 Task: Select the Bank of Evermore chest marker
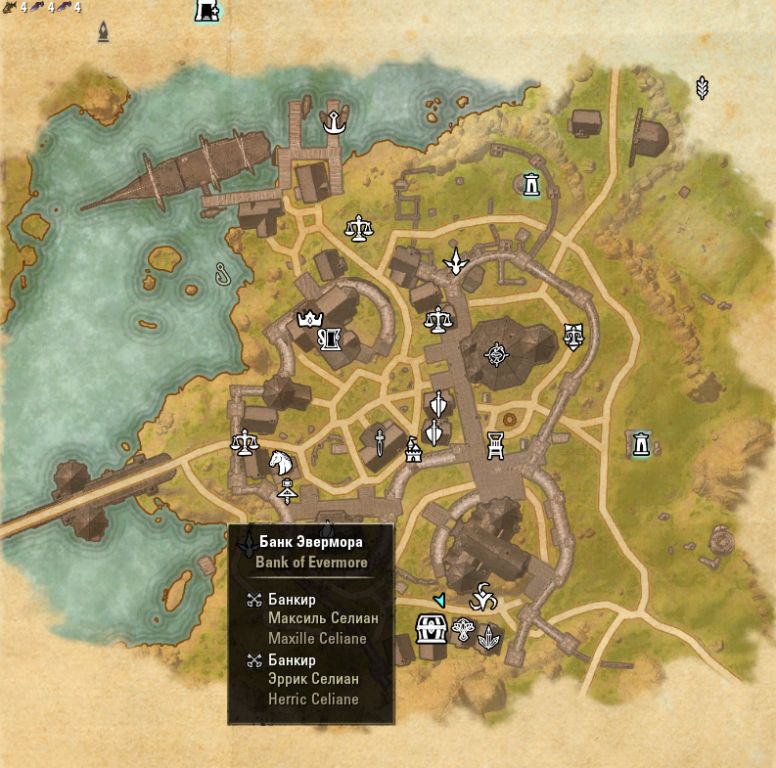(x=432, y=633)
